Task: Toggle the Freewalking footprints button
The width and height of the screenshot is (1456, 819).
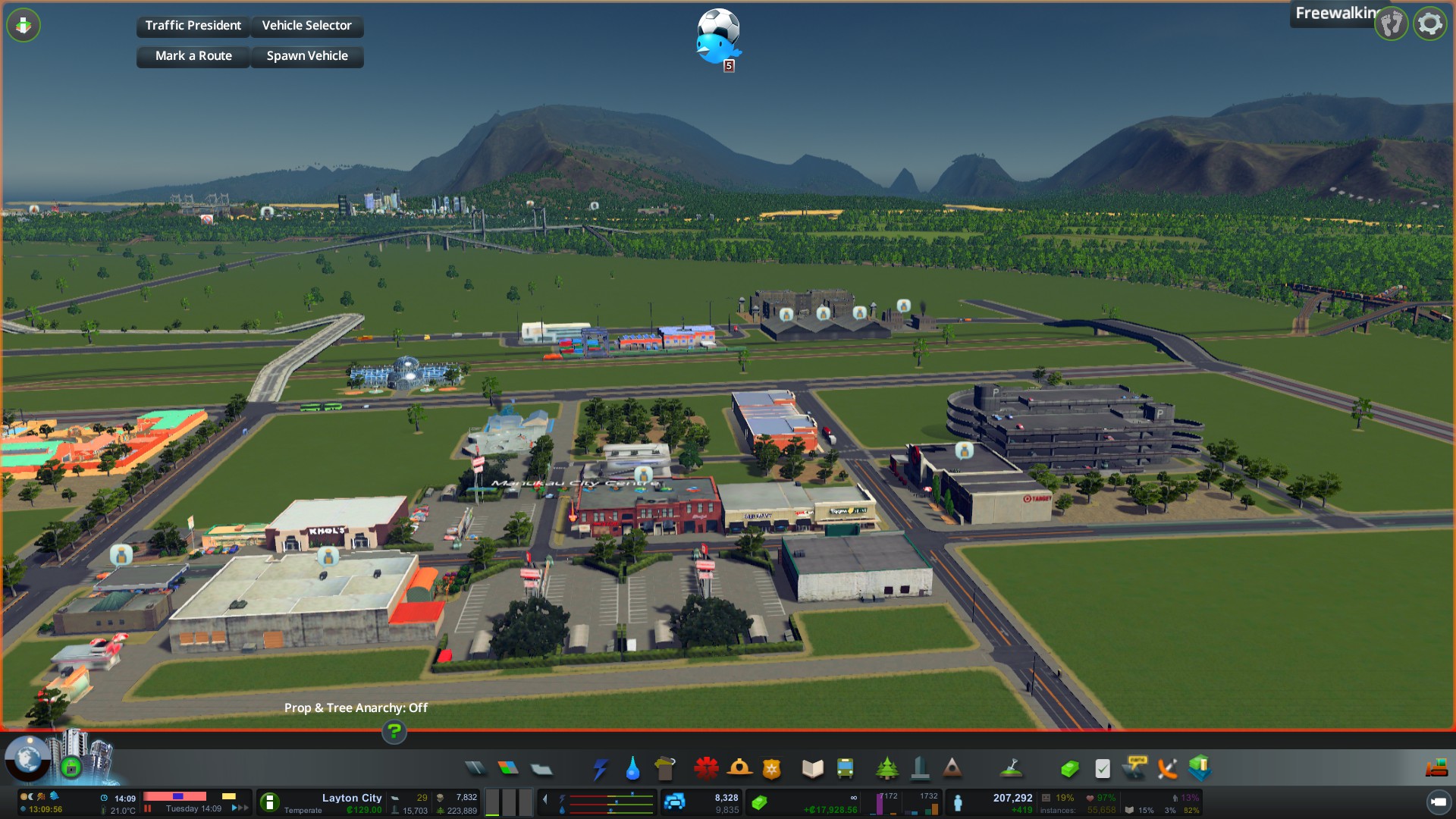Action: click(1392, 24)
